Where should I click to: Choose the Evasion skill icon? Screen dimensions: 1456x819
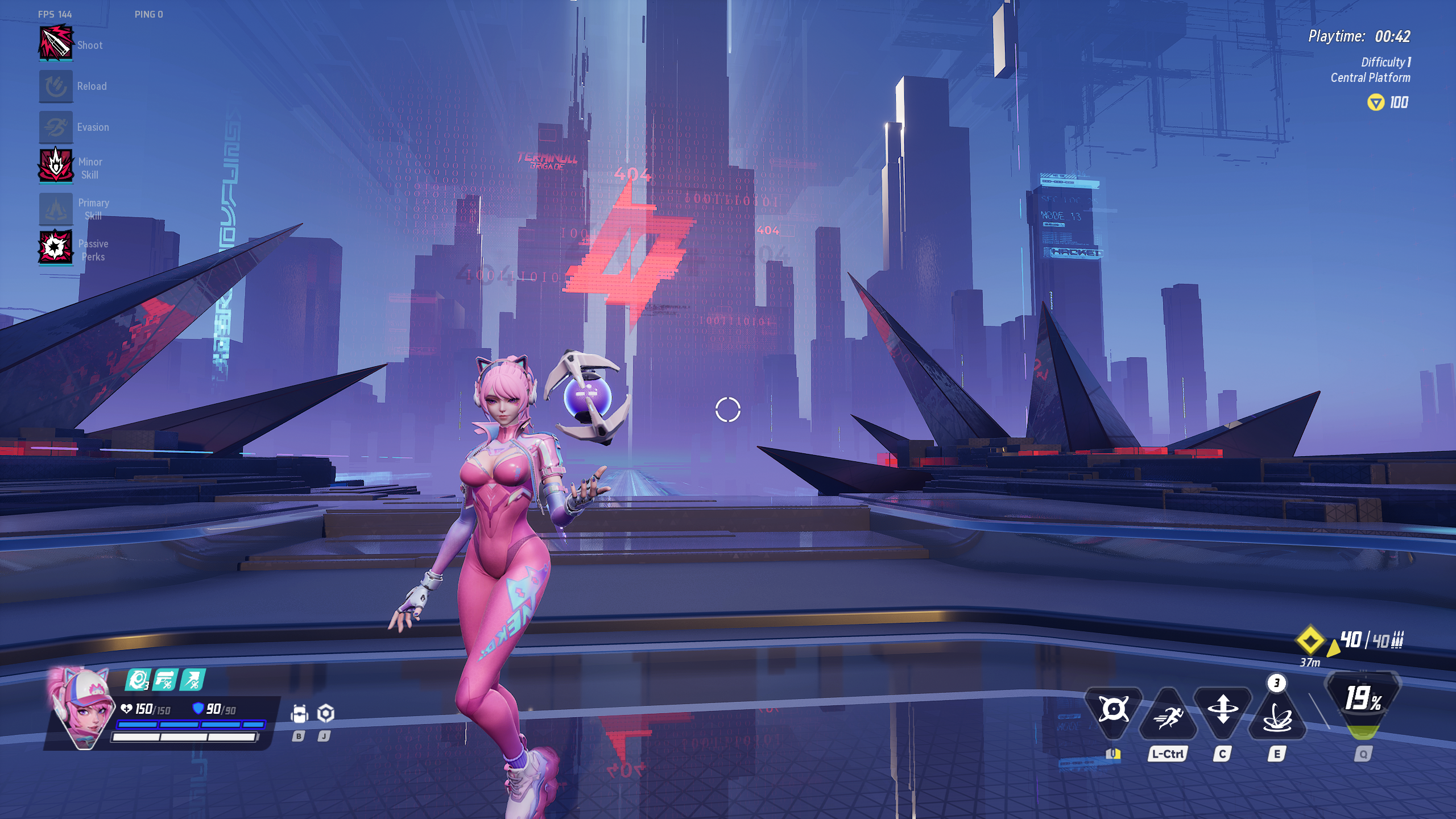(56, 127)
